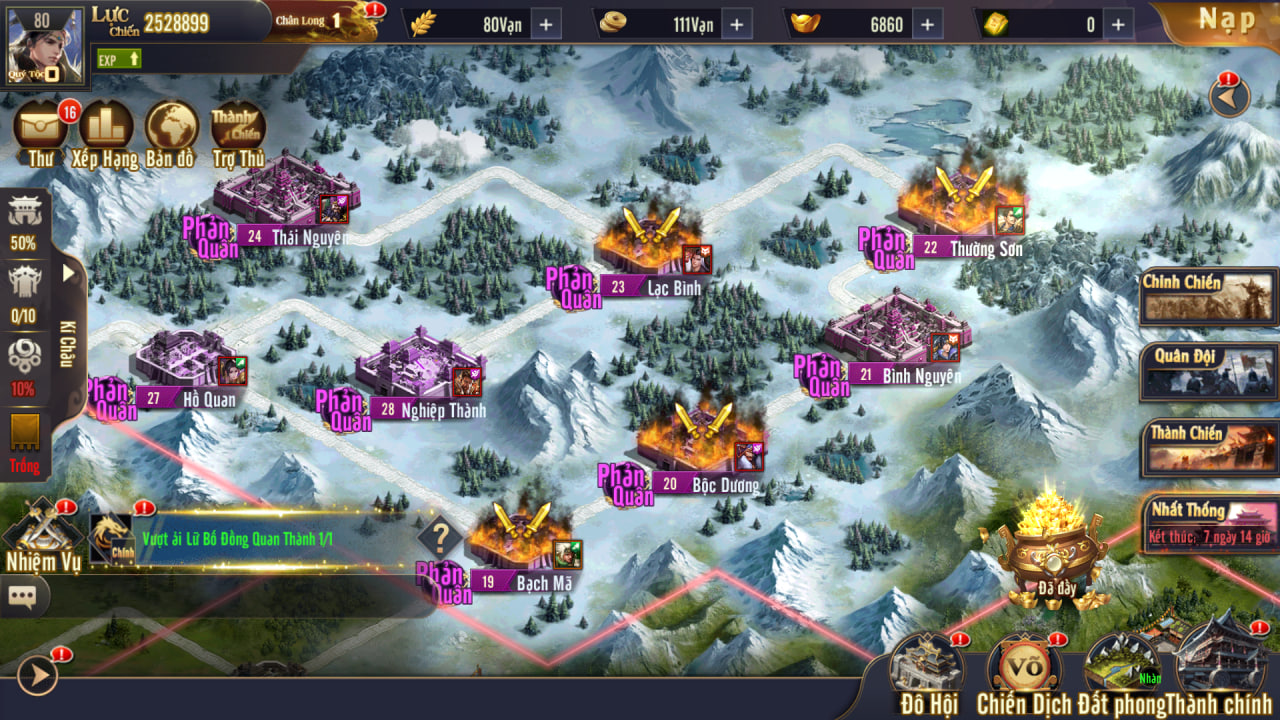The height and width of the screenshot is (720, 1280).
Task: Open the Thành Chiến side button
Action: [x=1209, y=446]
